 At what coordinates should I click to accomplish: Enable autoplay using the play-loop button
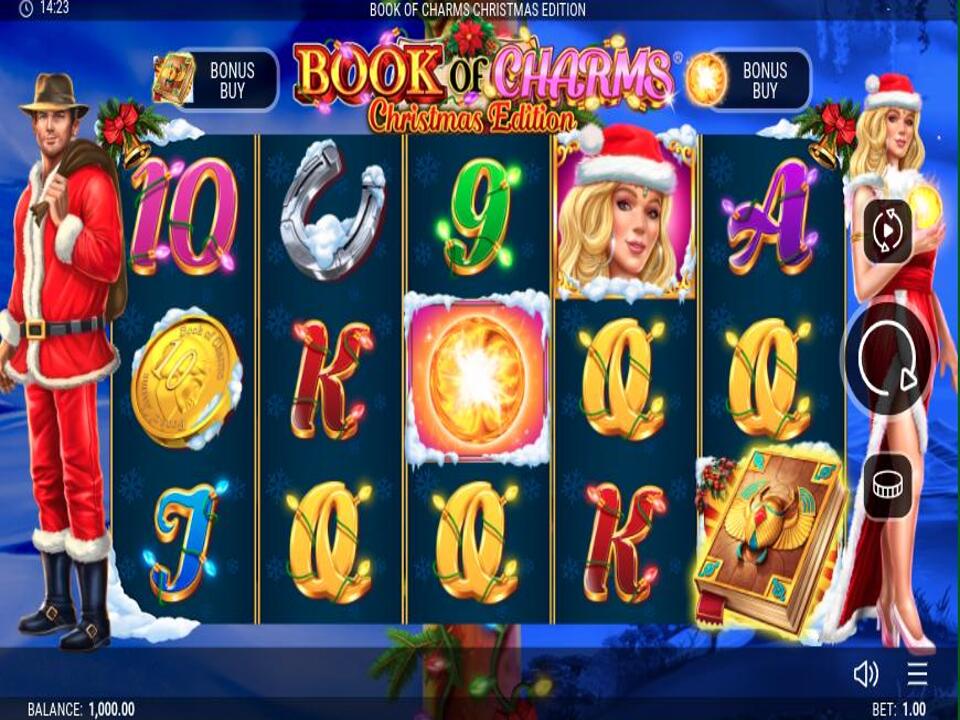pyautogui.click(x=887, y=231)
